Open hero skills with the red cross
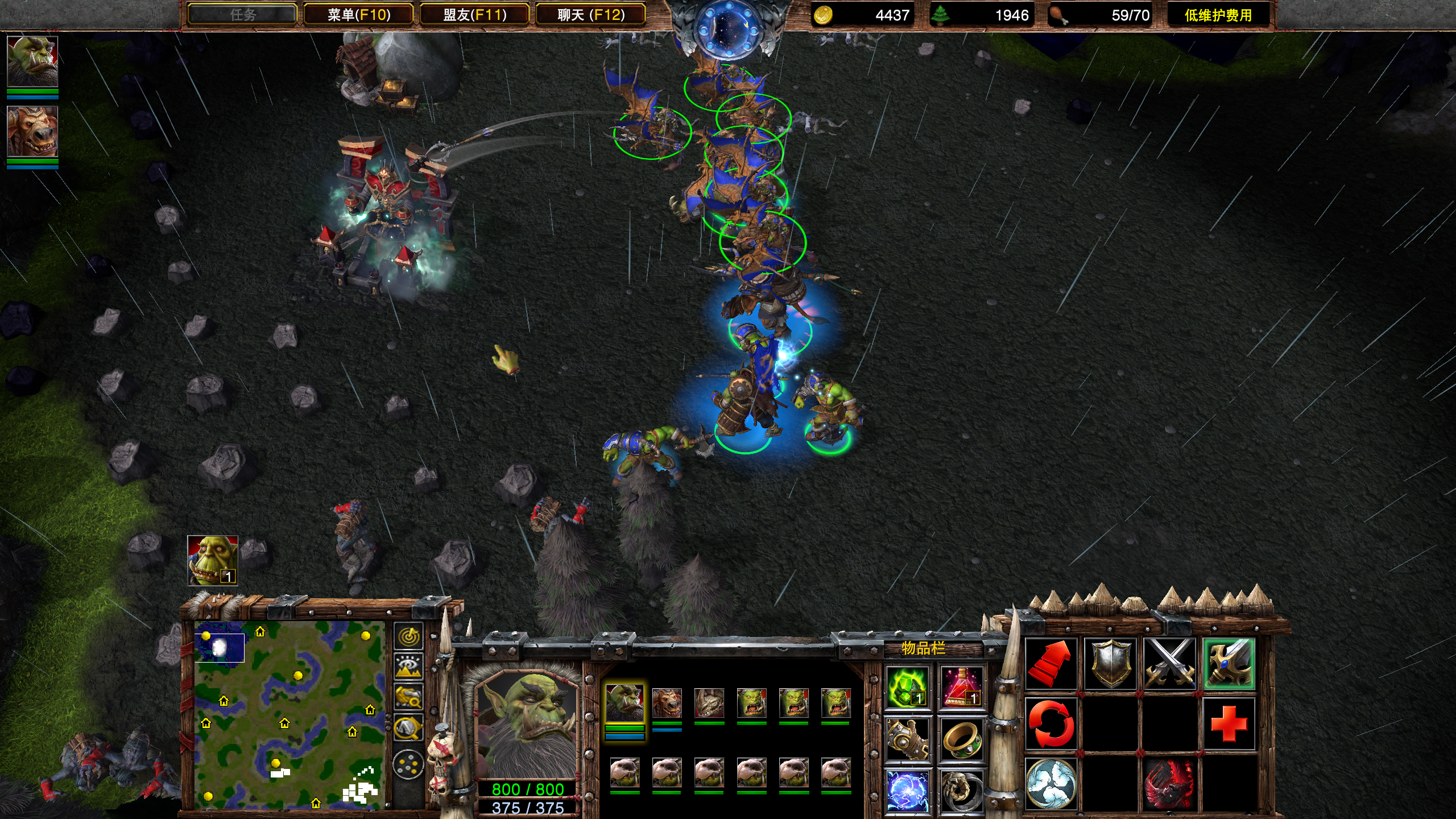Viewport: 1456px width, 819px height. coord(1228,724)
